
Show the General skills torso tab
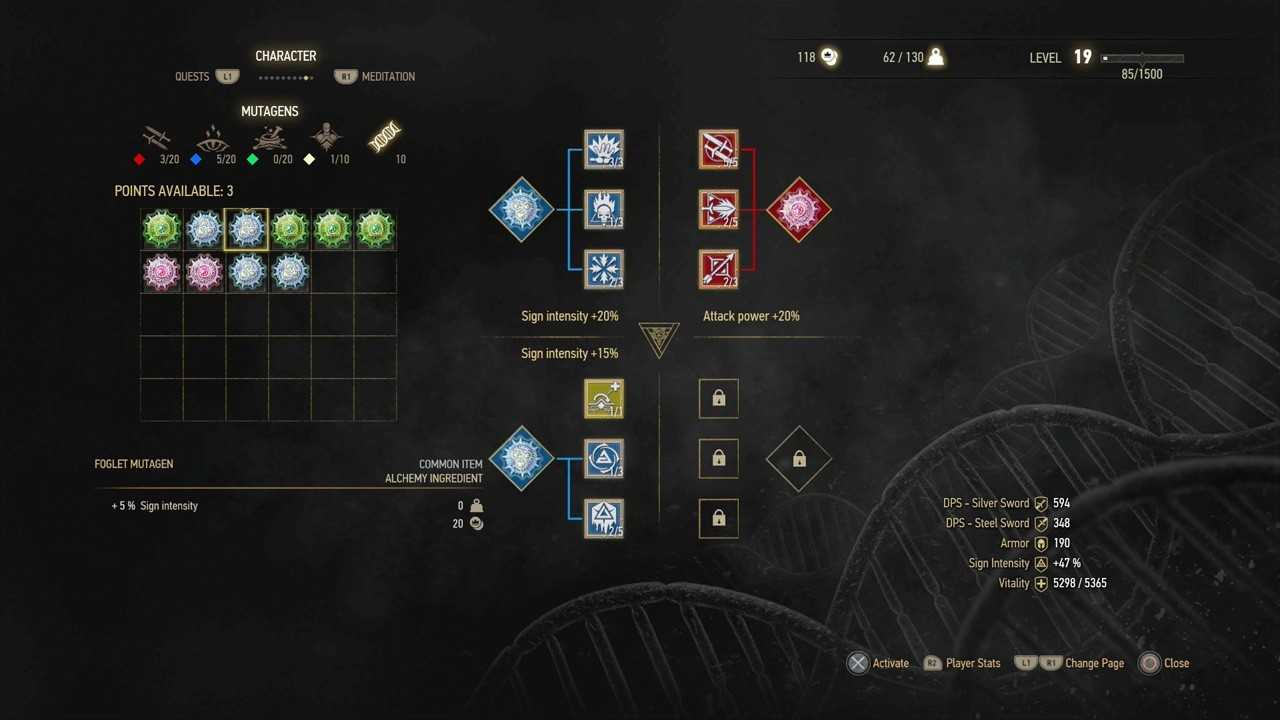tap(327, 138)
